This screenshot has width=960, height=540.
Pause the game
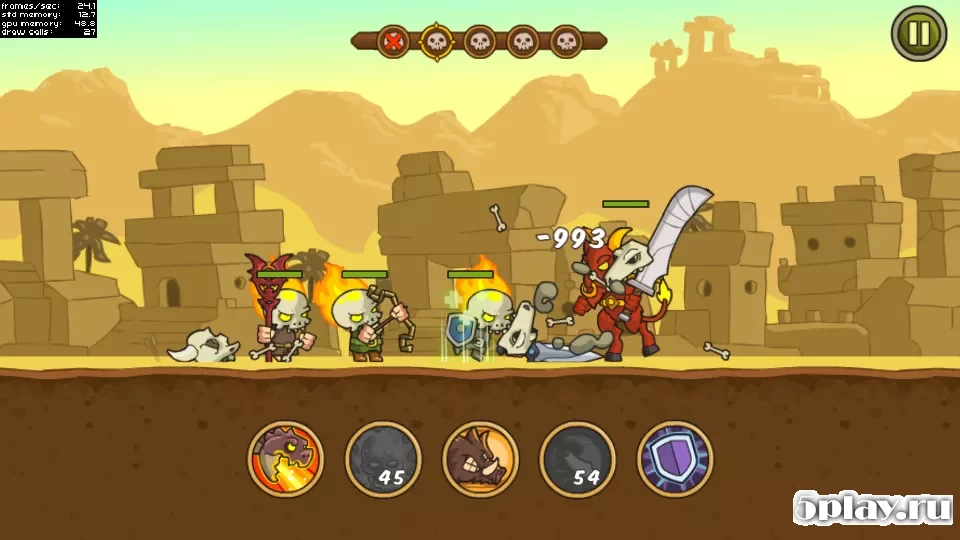[918, 34]
